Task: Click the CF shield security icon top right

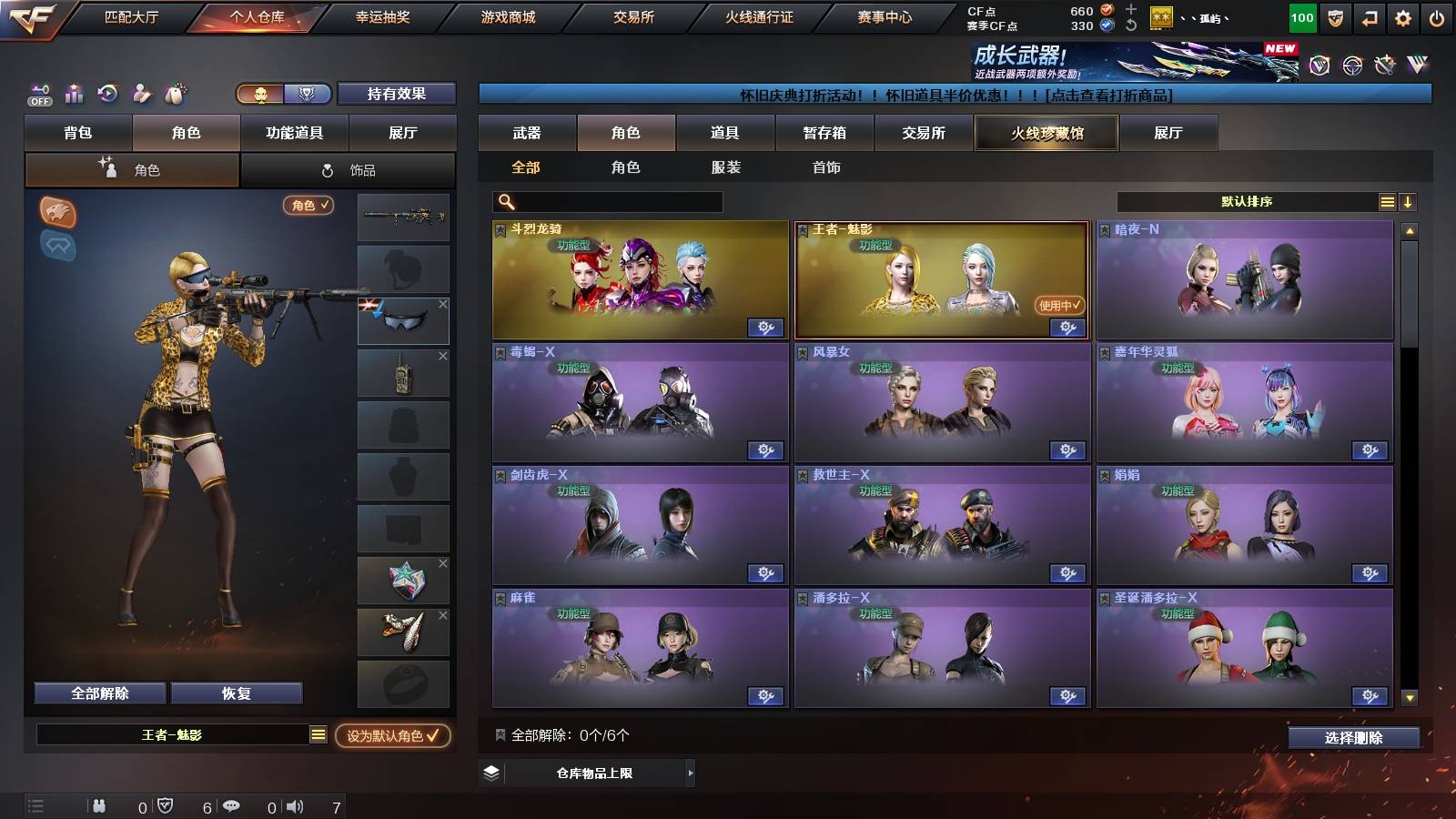Action: (x=1335, y=15)
